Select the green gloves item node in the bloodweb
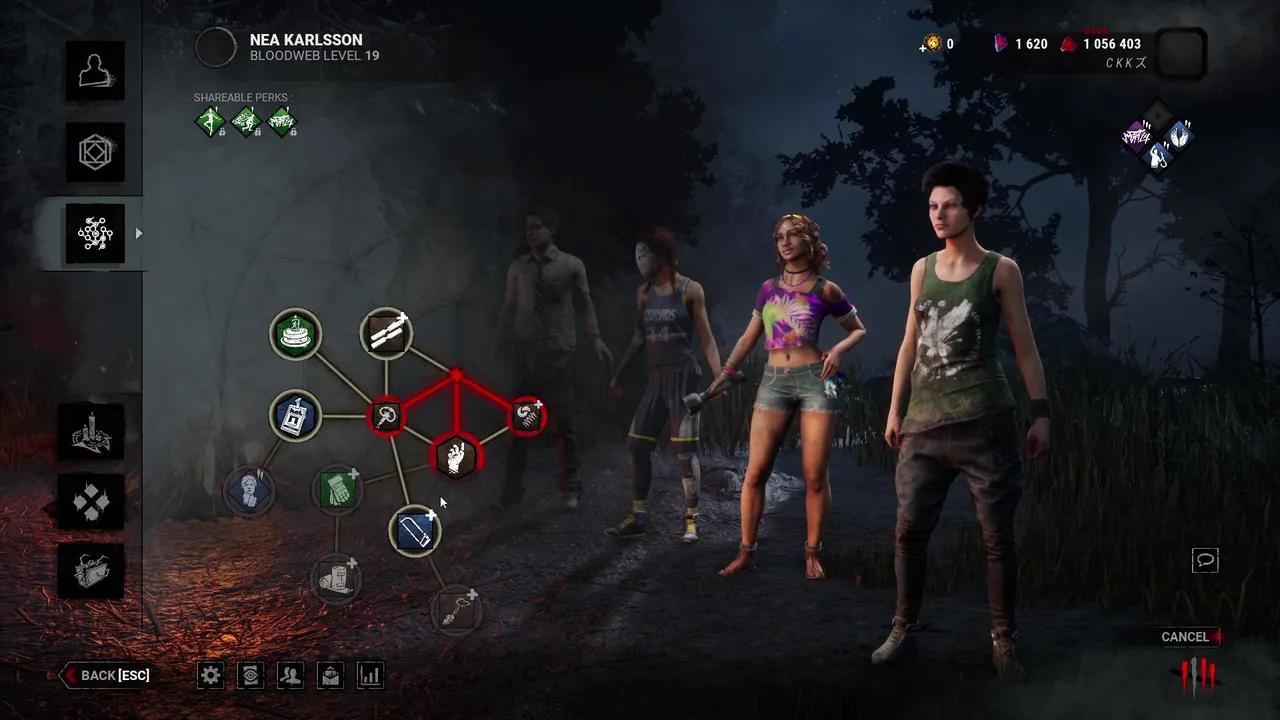 point(338,490)
